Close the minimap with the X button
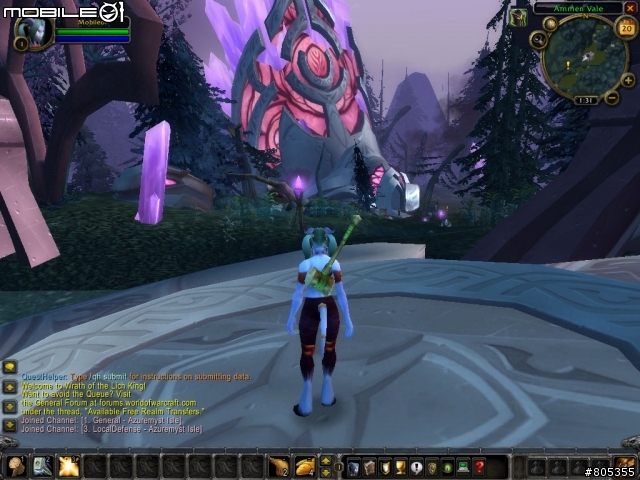640x480 pixels. point(630,8)
